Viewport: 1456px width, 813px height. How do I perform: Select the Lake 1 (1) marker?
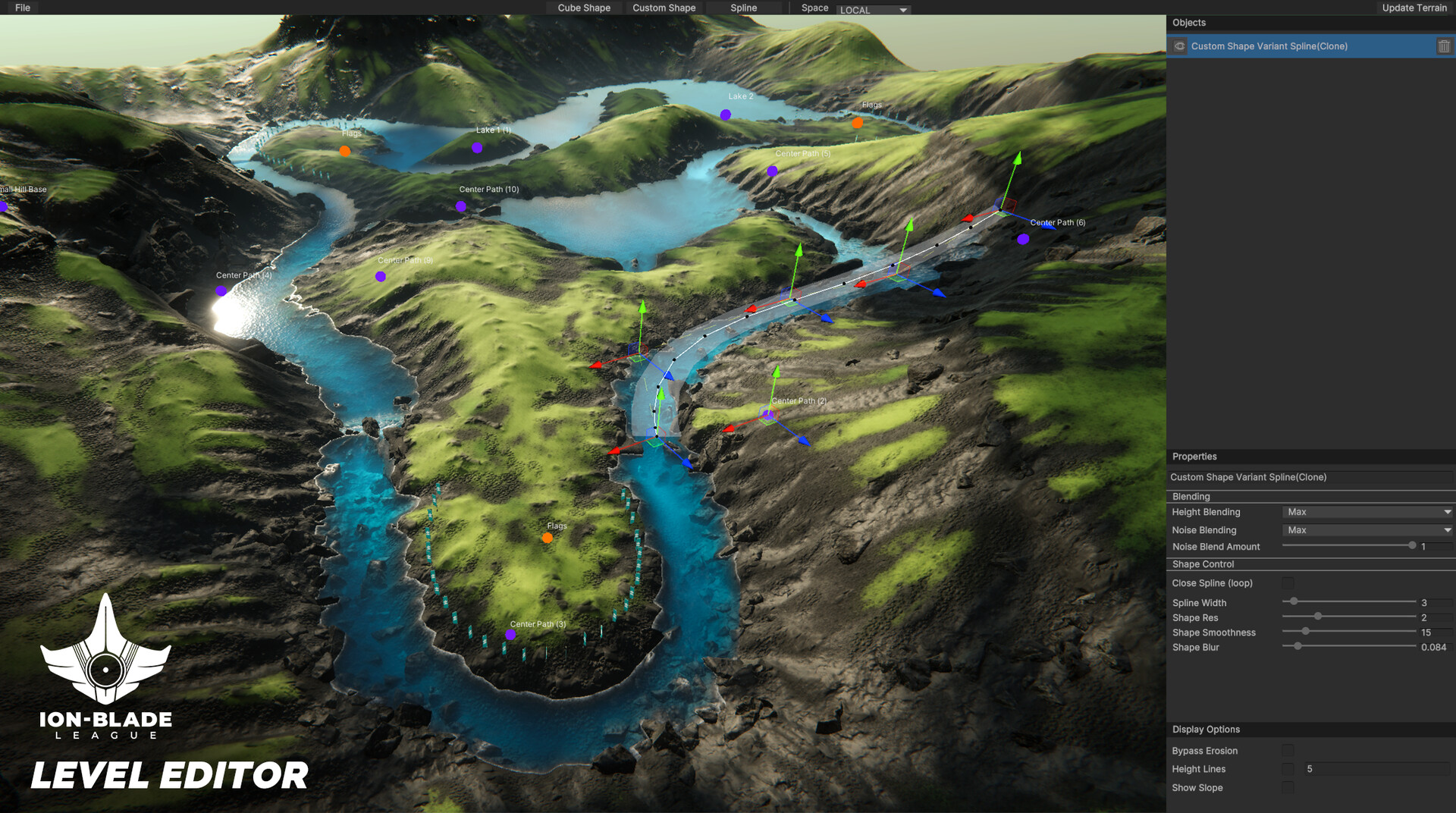click(x=476, y=148)
